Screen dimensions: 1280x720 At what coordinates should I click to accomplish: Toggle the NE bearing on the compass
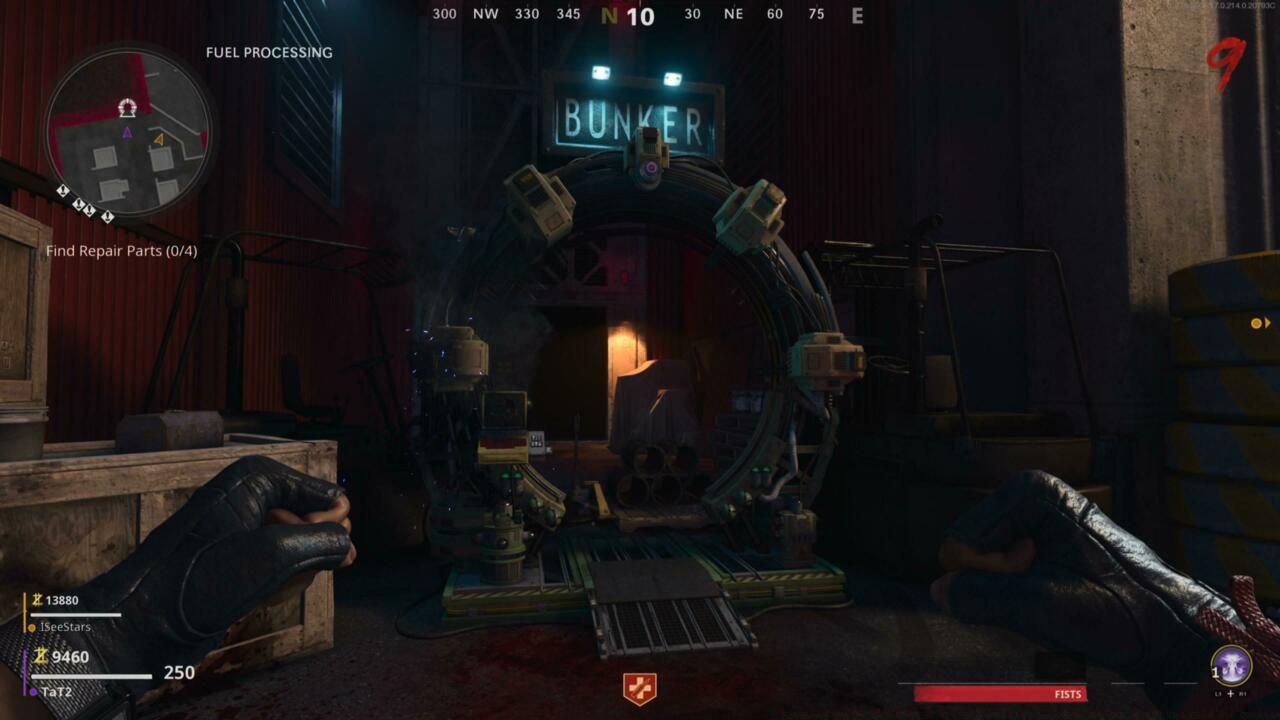(x=735, y=14)
